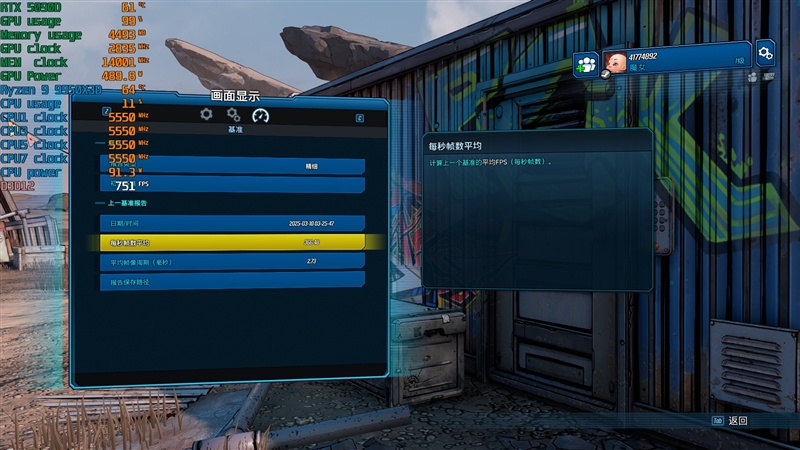Screen dimensions: 800x450
Task: Select the benchmark speedometer tab
Action: pyautogui.click(x=261, y=115)
